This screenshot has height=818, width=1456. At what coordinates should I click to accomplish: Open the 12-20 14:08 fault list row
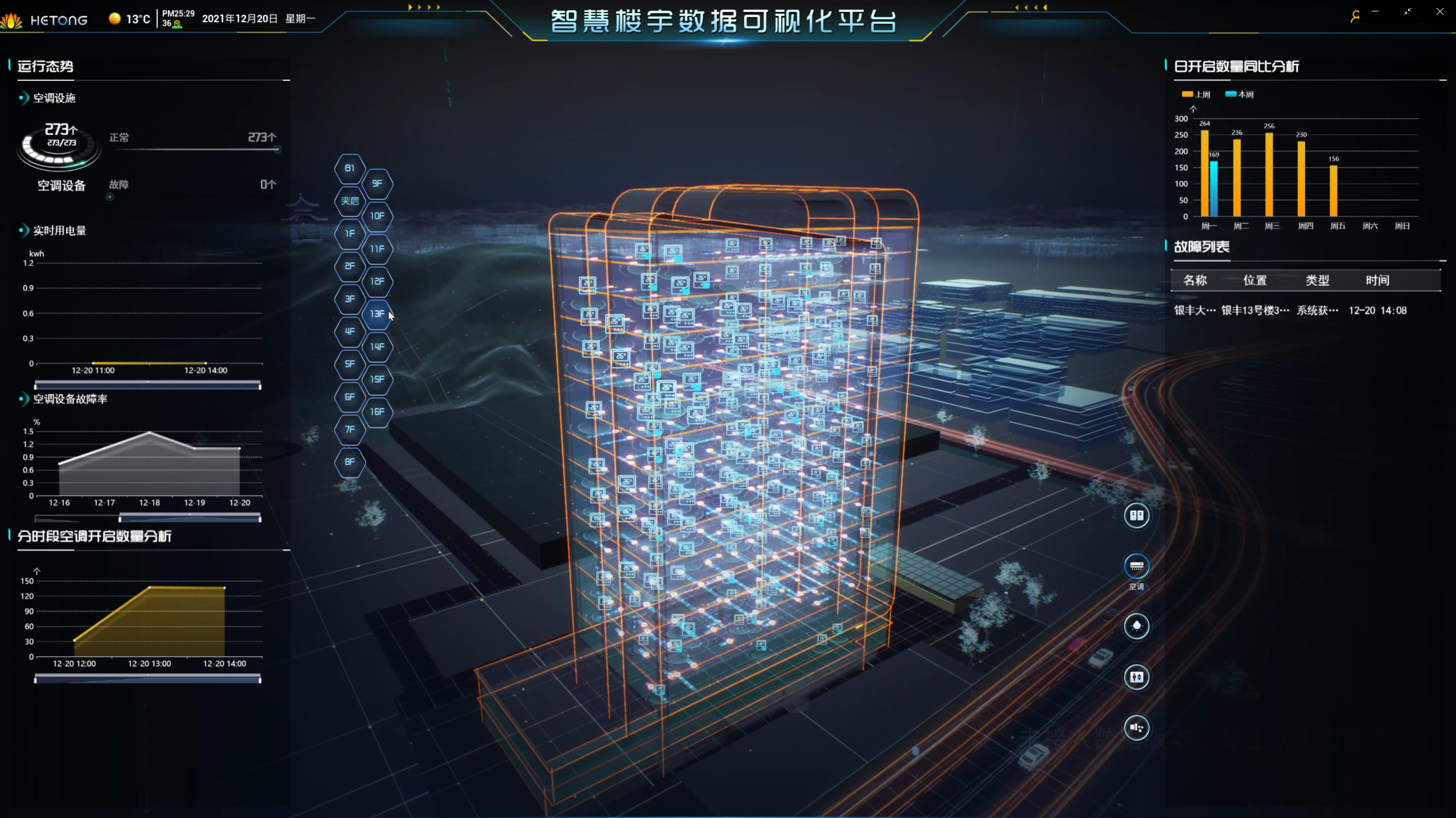[x=1290, y=311]
